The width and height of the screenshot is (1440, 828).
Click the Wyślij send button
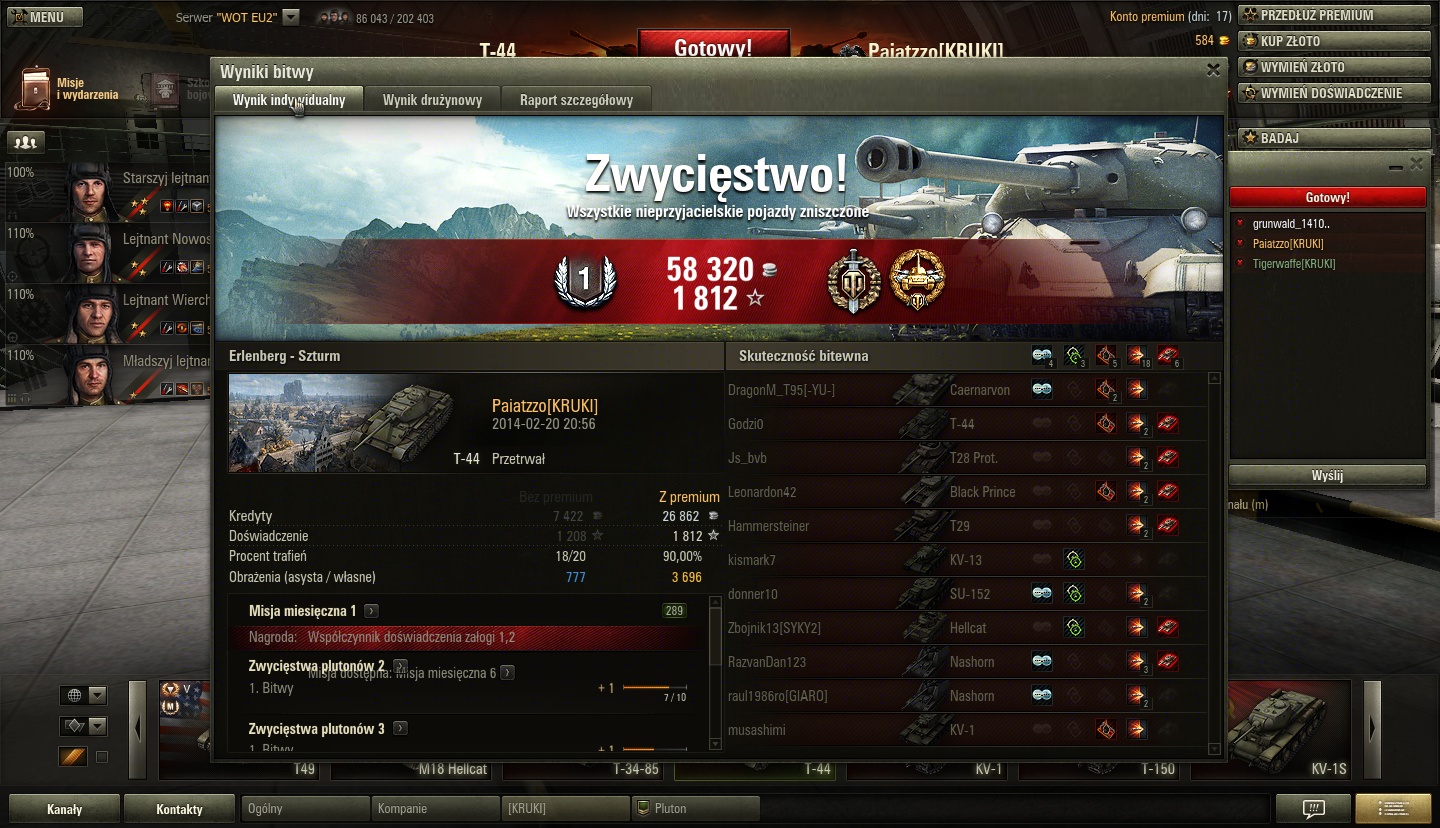tap(1326, 476)
